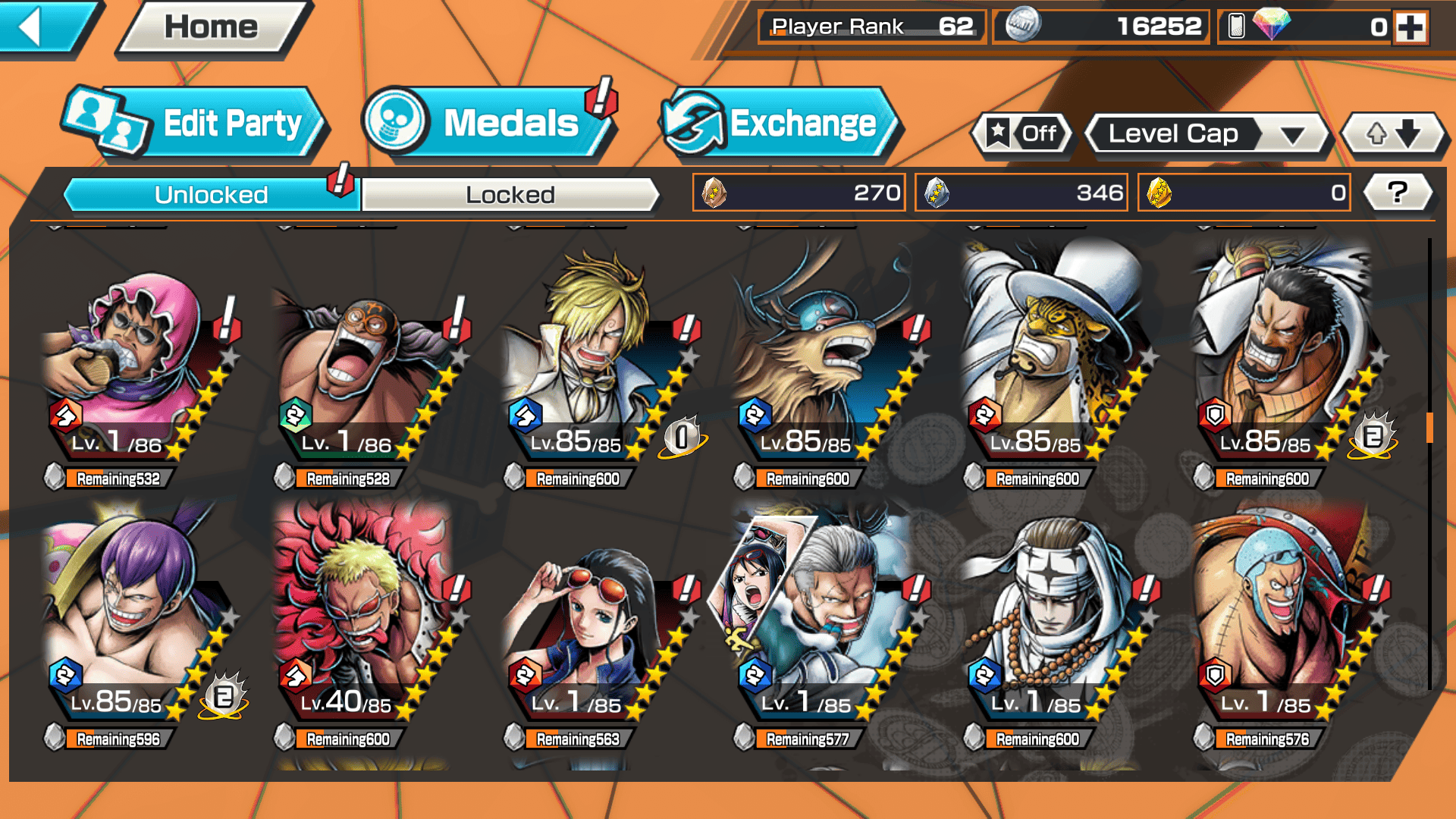Switch to the Unlocked tab

210,195
